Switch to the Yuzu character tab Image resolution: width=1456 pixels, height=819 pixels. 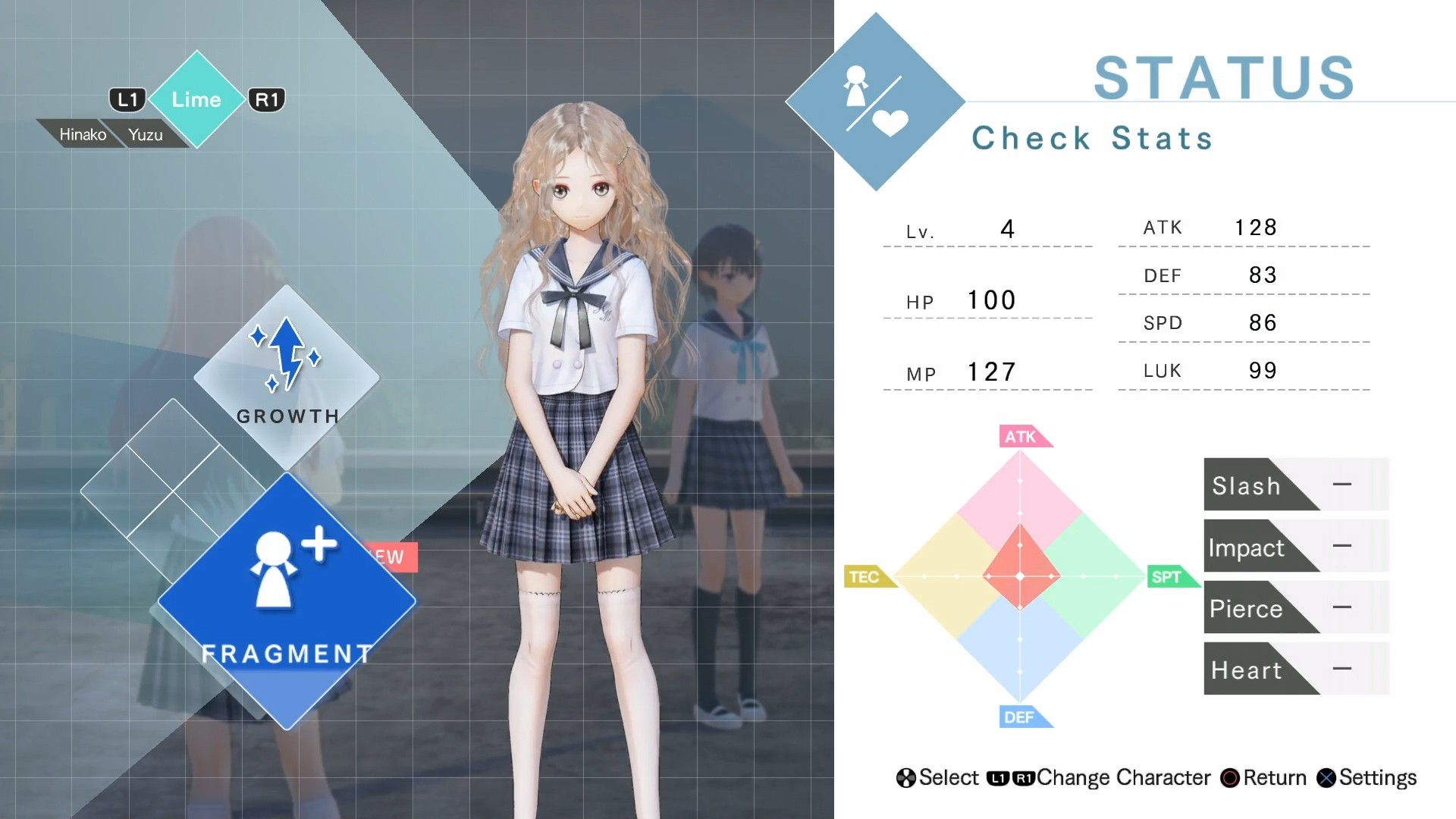pyautogui.click(x=148, y=134)
